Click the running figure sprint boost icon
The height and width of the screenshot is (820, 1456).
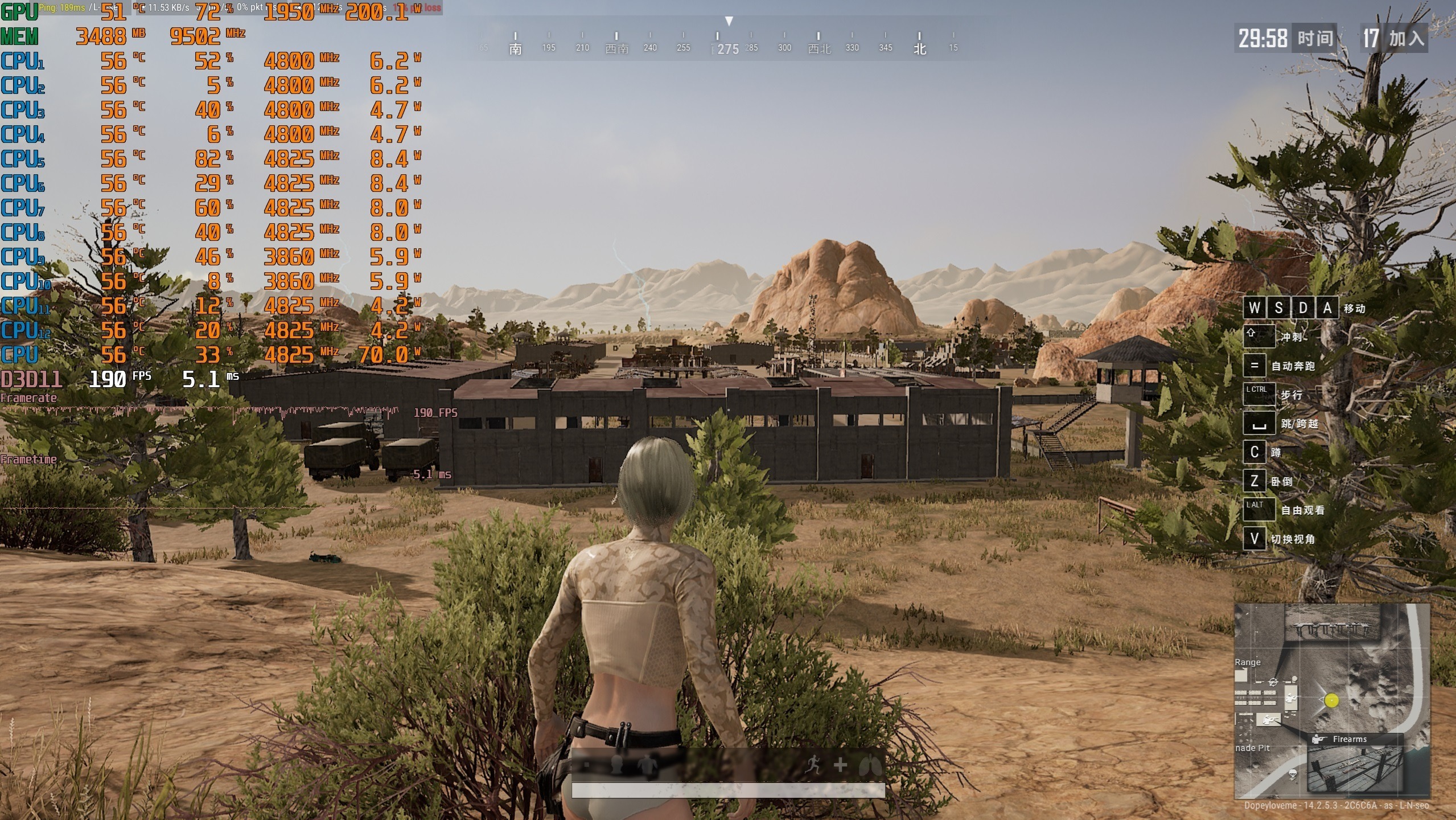pos(813,765)
